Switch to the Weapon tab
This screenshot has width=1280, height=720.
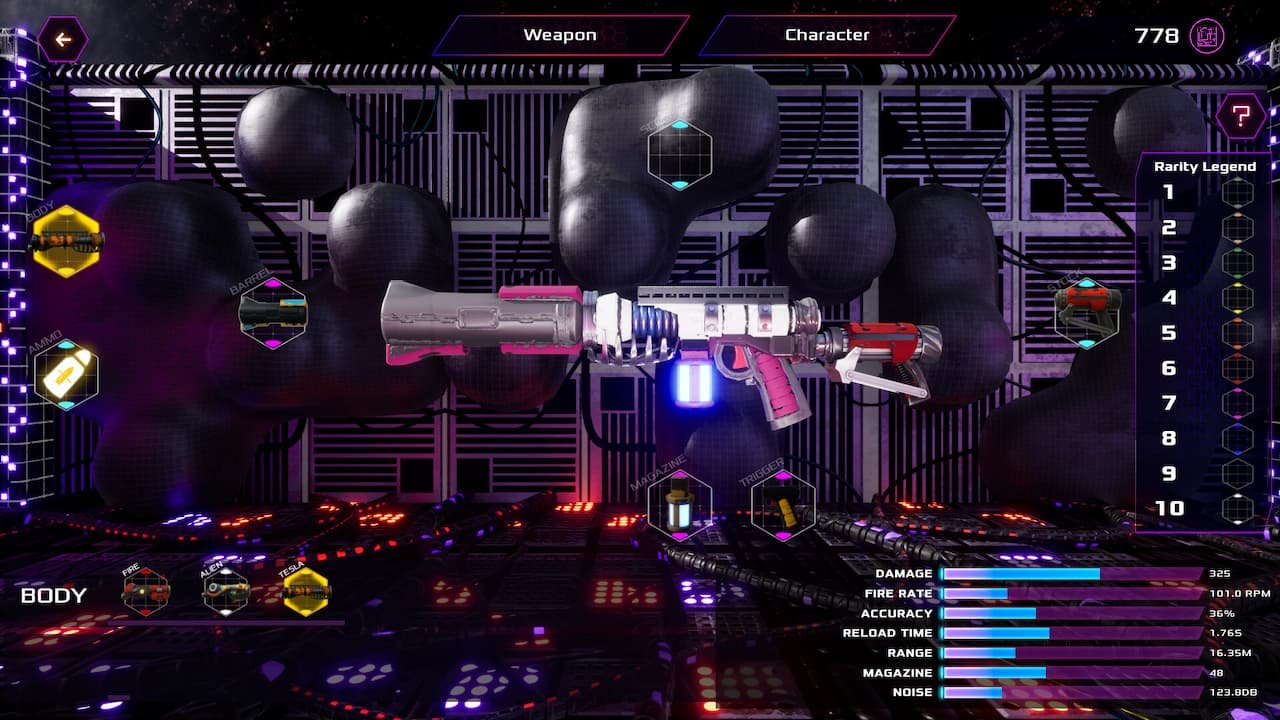[x=560, y=35]
